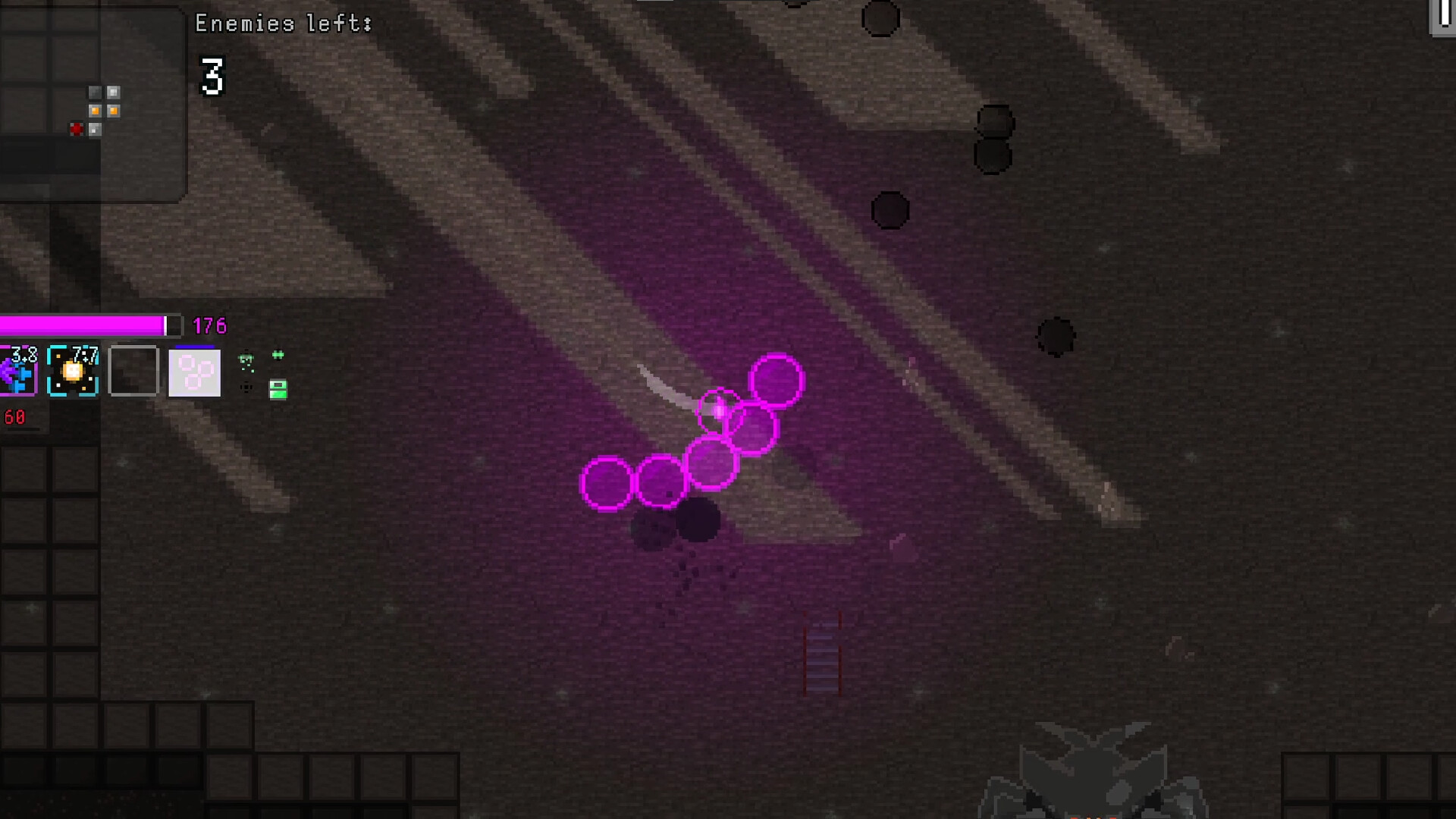Click the Enemies left header text
The height and width of the screenshot is (819, 1456).
pos(282,23)
